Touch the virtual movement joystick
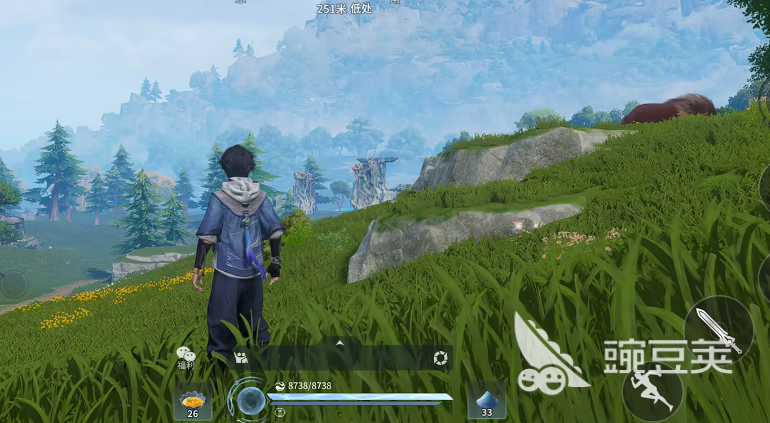Image resolution: width=770 pixels, height=423 pixels. (x=13, y=285)
